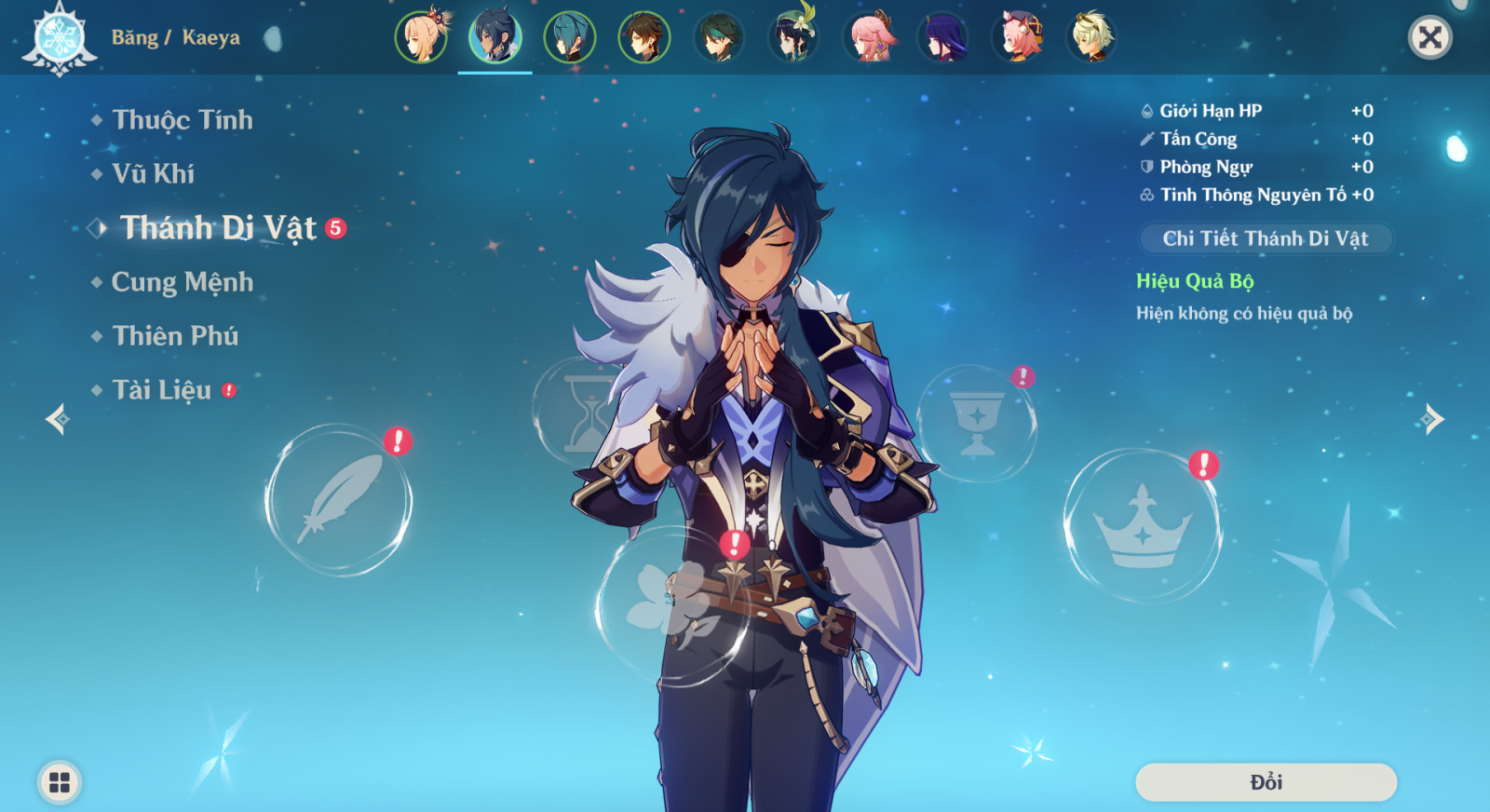Select the hourglass sands artifact slot
This screenshot has width=1490, height=812.
(585, 412)
